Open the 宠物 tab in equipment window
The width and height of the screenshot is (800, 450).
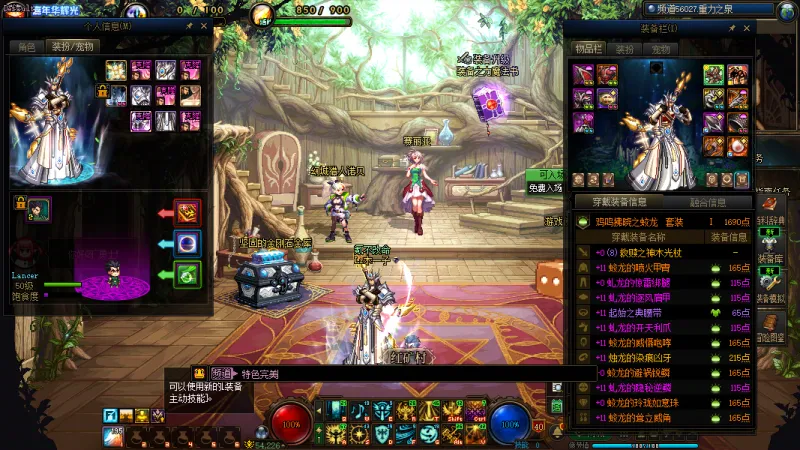click(x=661, y=48)
